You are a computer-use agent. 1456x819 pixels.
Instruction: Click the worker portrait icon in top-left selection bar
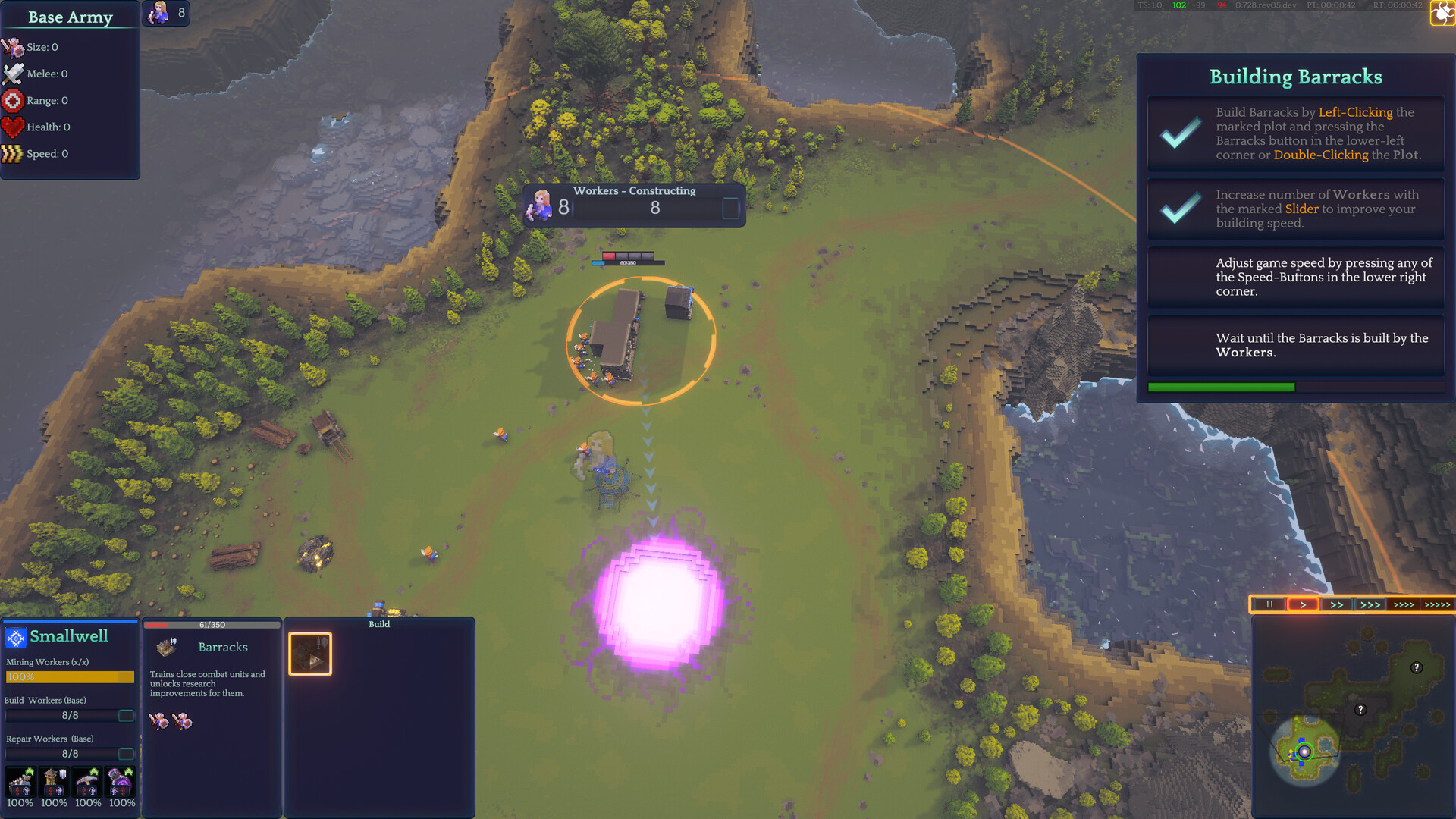[160, 12]
